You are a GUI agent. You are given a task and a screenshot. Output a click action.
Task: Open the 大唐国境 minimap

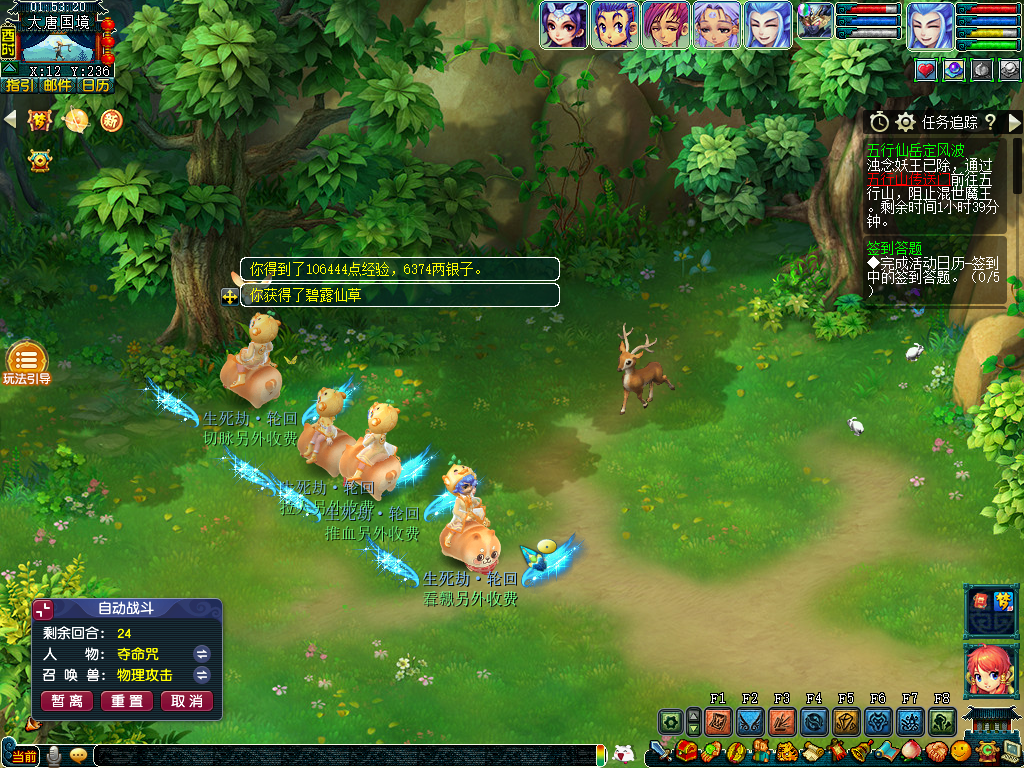[x=57, y=44]
